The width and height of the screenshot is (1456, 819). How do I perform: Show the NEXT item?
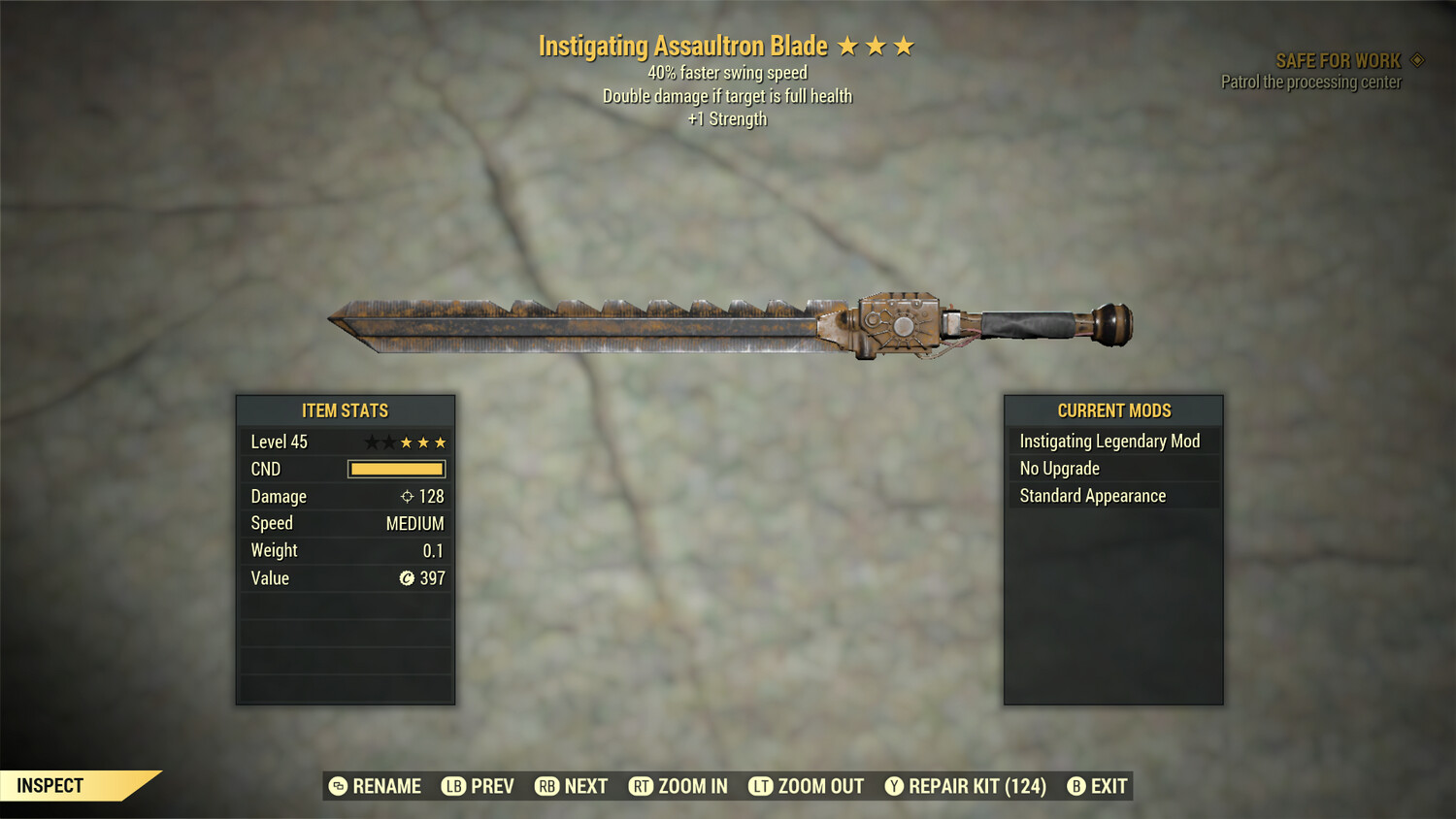pos(571,786)
